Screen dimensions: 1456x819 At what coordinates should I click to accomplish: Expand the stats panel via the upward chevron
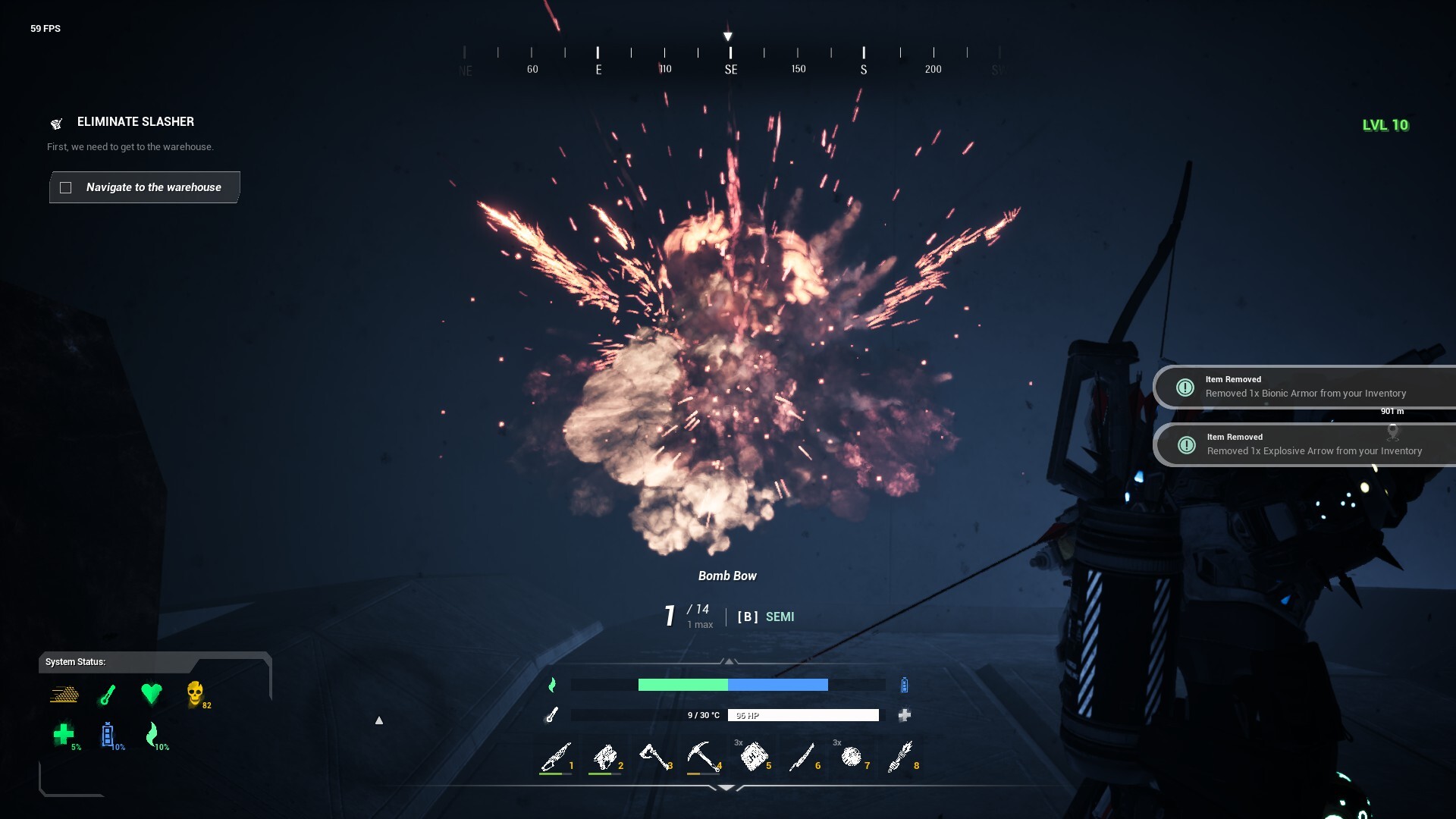729,661
